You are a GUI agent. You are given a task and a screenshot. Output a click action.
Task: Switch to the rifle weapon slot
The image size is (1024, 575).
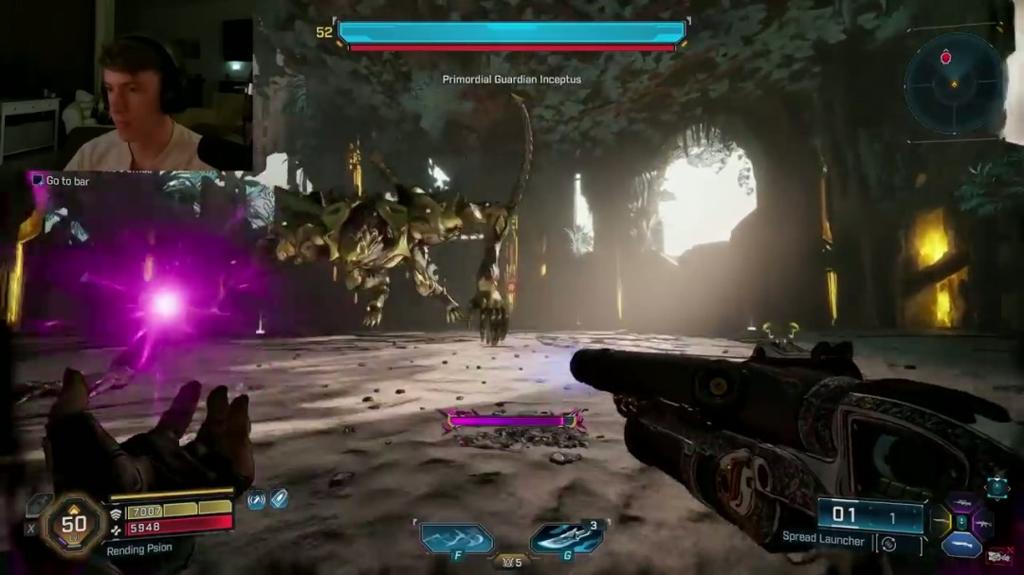(983, 522)
